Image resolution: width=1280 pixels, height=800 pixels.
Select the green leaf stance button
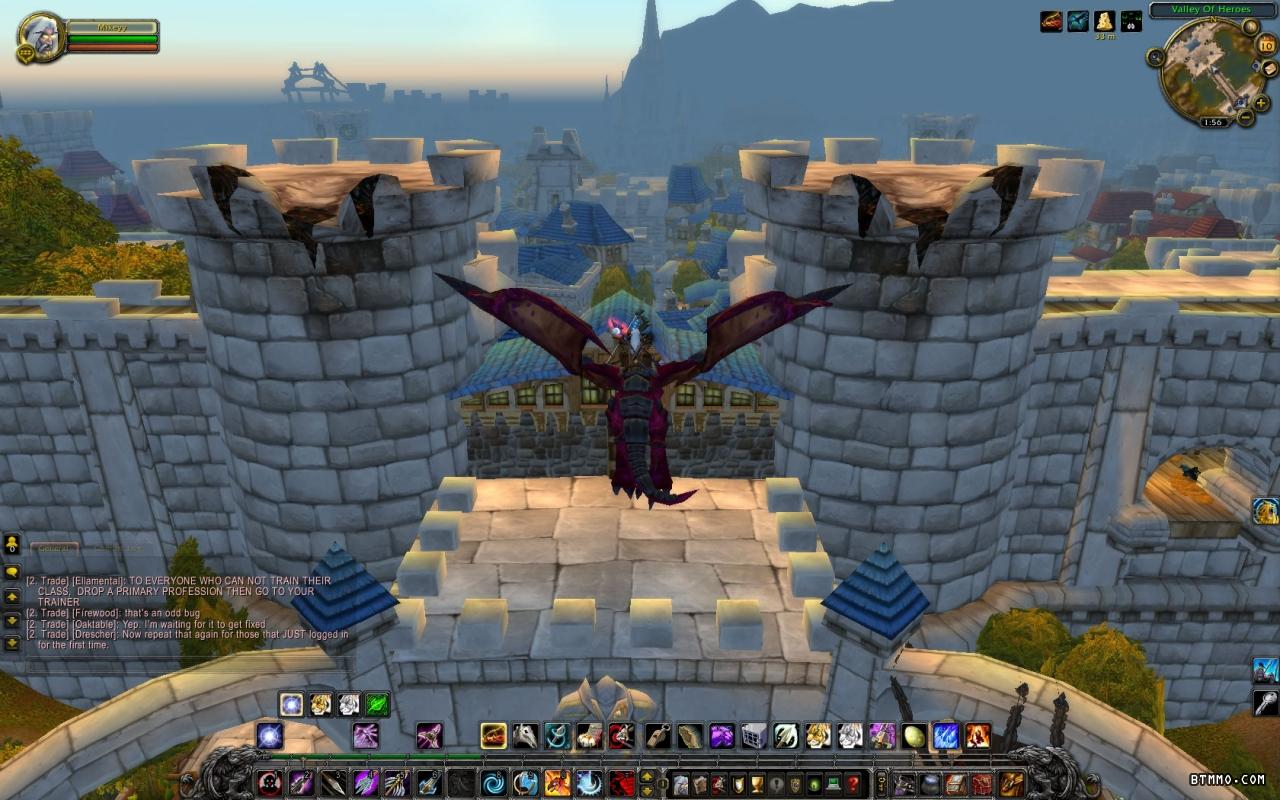click(x=377, y=704)
